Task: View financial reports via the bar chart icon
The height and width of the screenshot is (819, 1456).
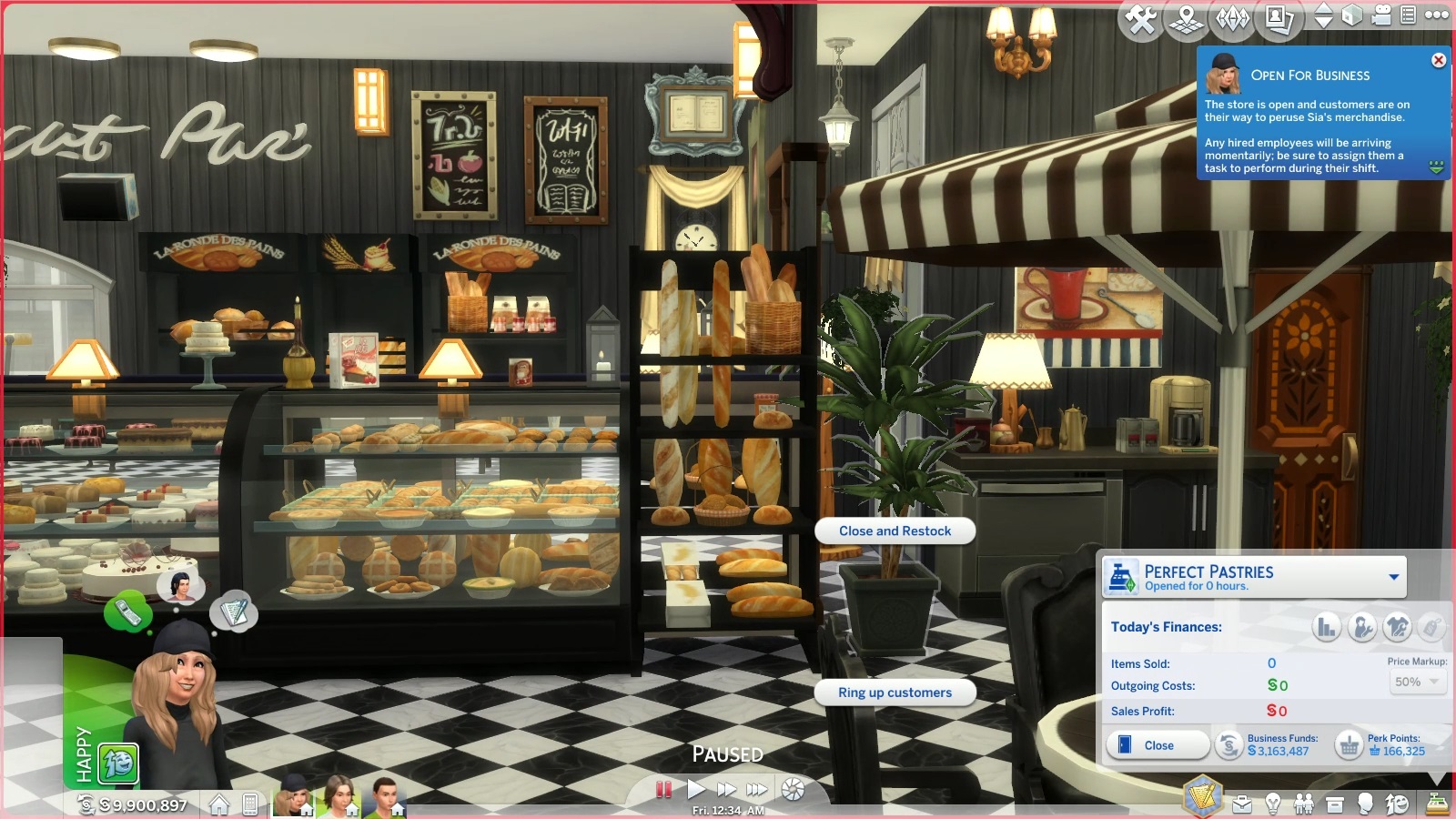Action: 1327,625
